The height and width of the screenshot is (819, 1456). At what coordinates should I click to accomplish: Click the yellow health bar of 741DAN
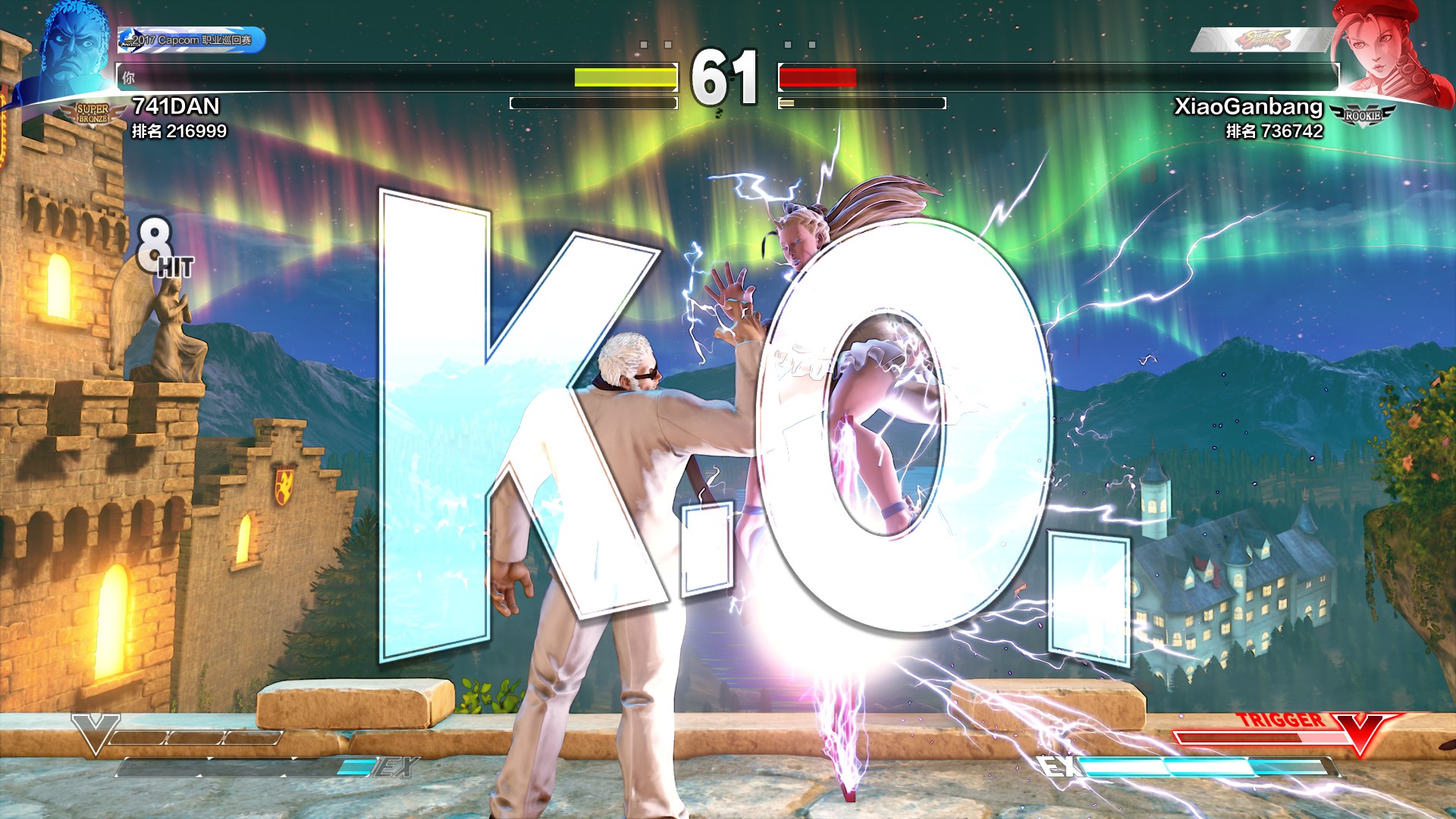tap(623, 77)
